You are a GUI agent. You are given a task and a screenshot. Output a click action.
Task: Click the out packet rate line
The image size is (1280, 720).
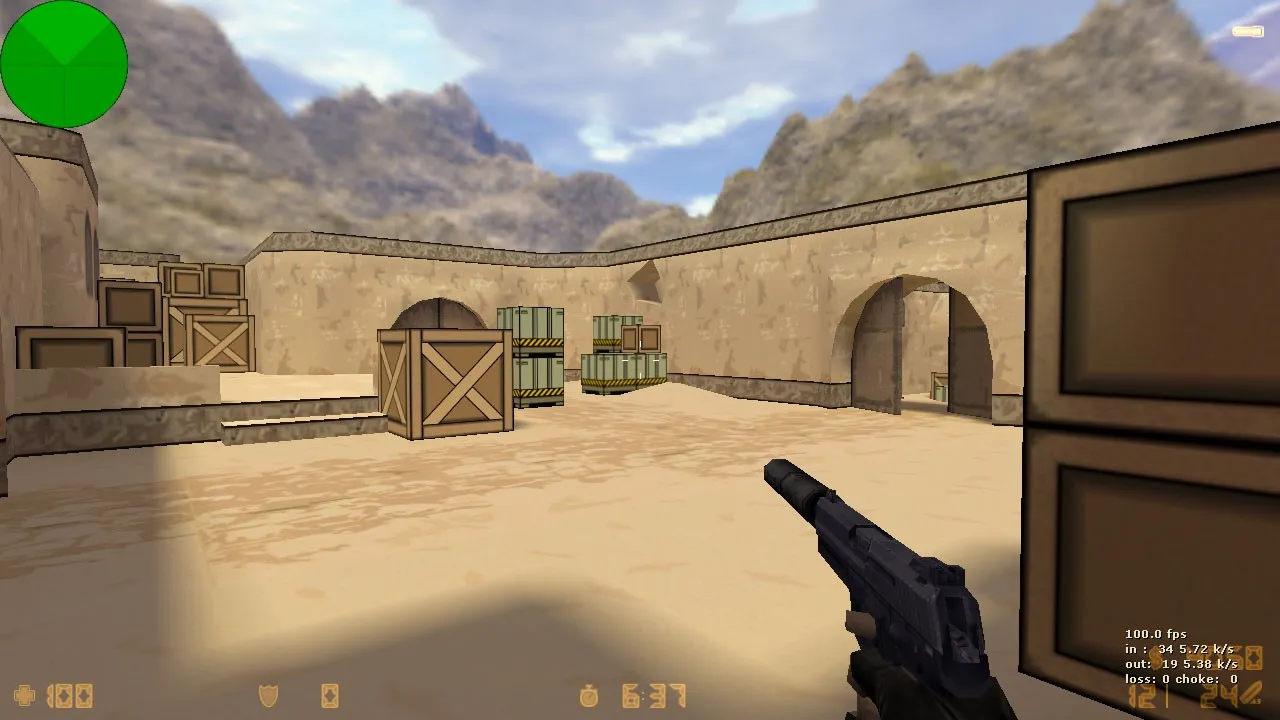pyautogui.click(x=1182, y=663)
